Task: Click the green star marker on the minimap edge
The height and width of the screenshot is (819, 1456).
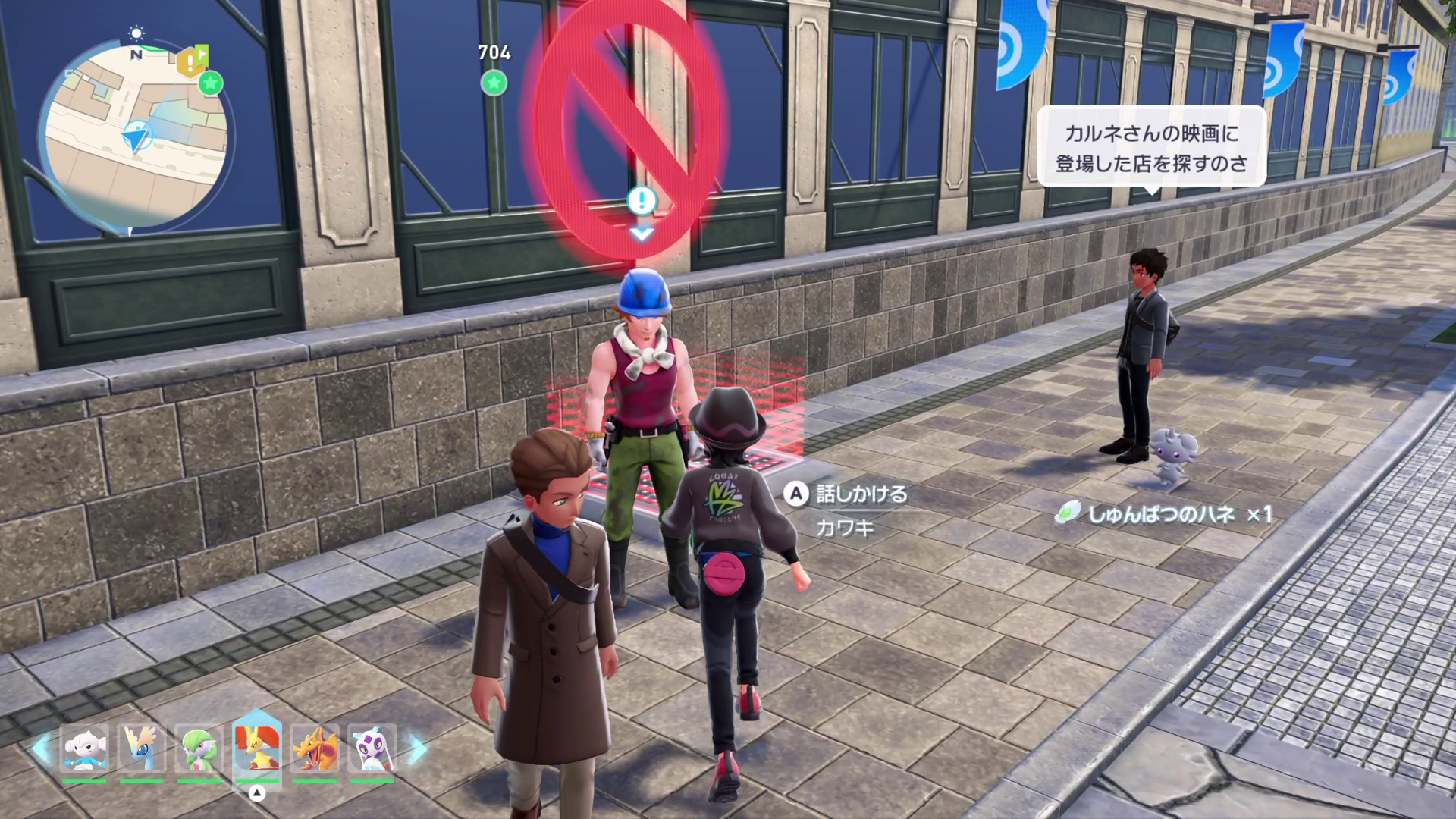Action: point(211,83)
